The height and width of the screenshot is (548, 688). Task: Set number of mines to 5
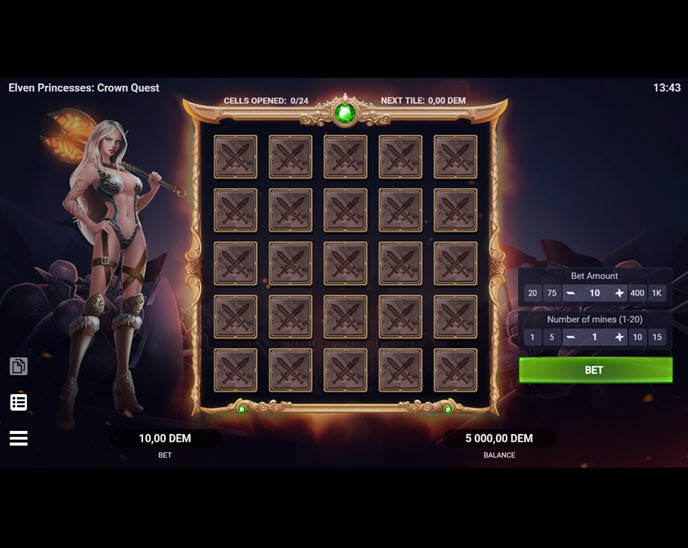[x=551, y=337]
